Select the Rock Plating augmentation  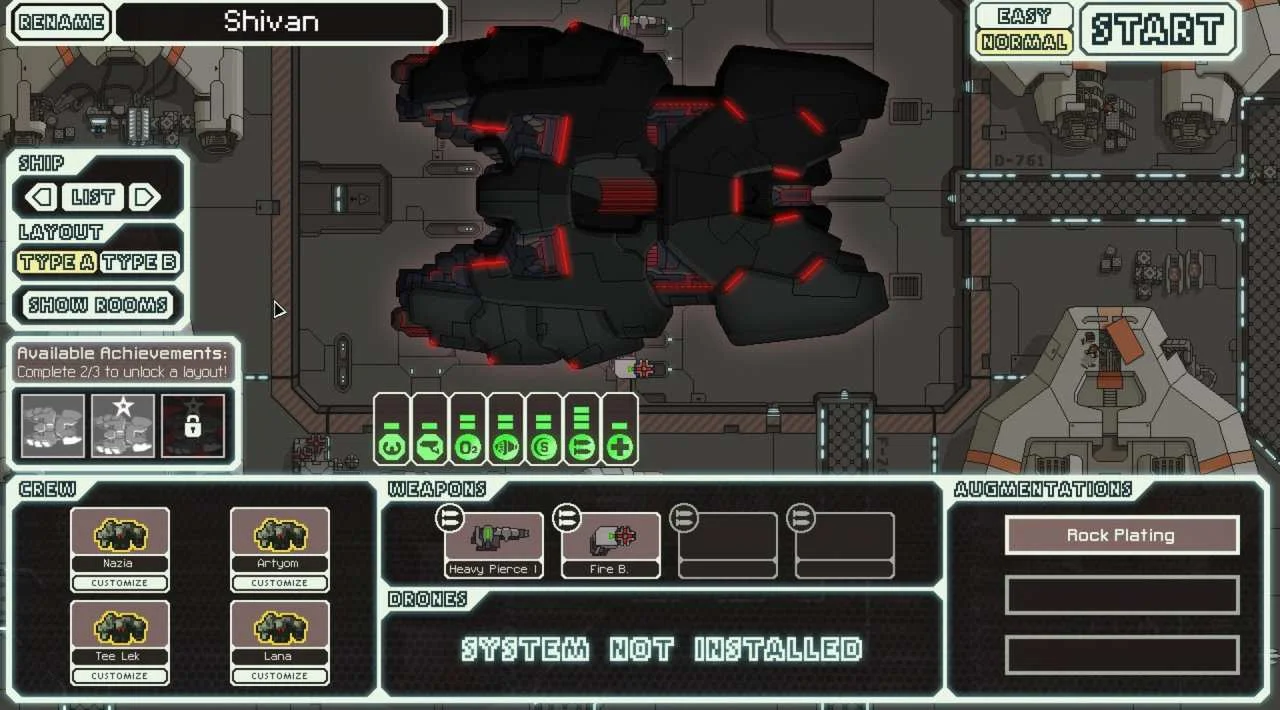[x=1121, y=535]
